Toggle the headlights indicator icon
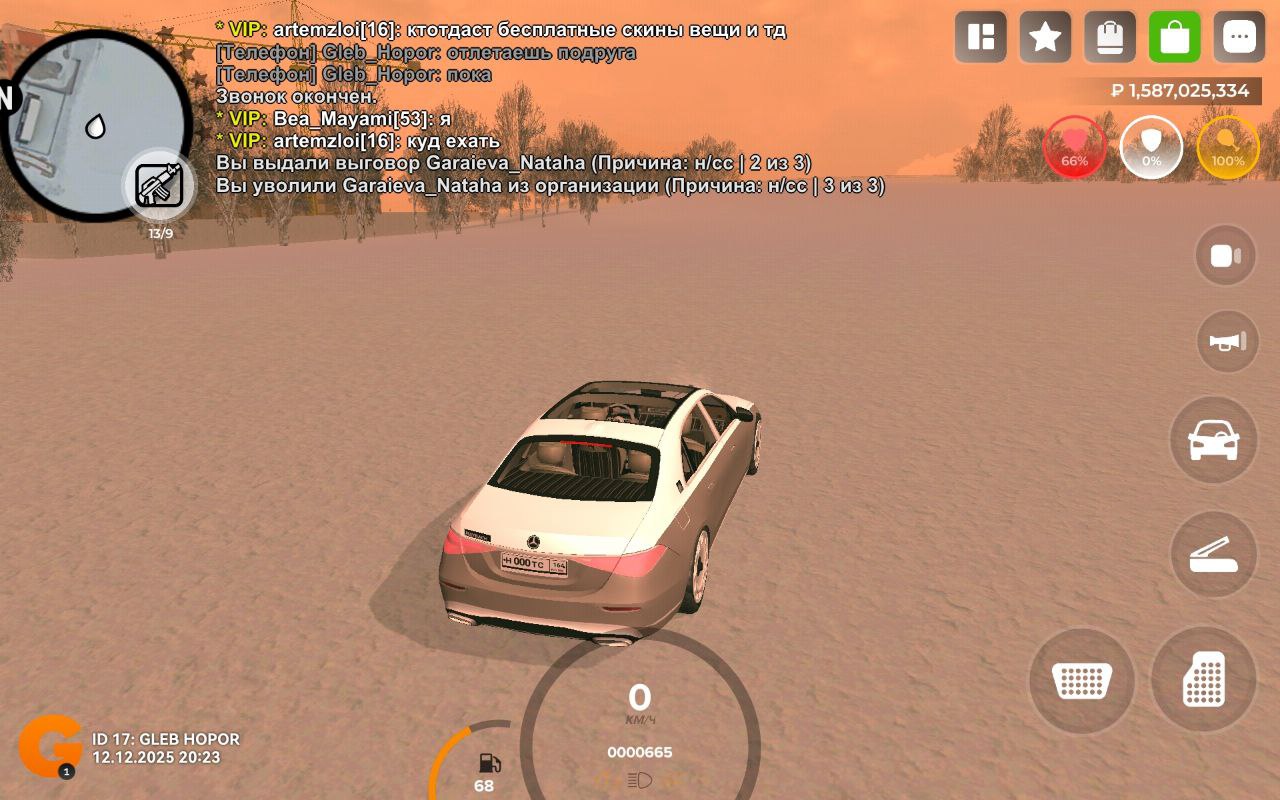The height and width of the screenshot is (800, 1280). coord(639,780)
